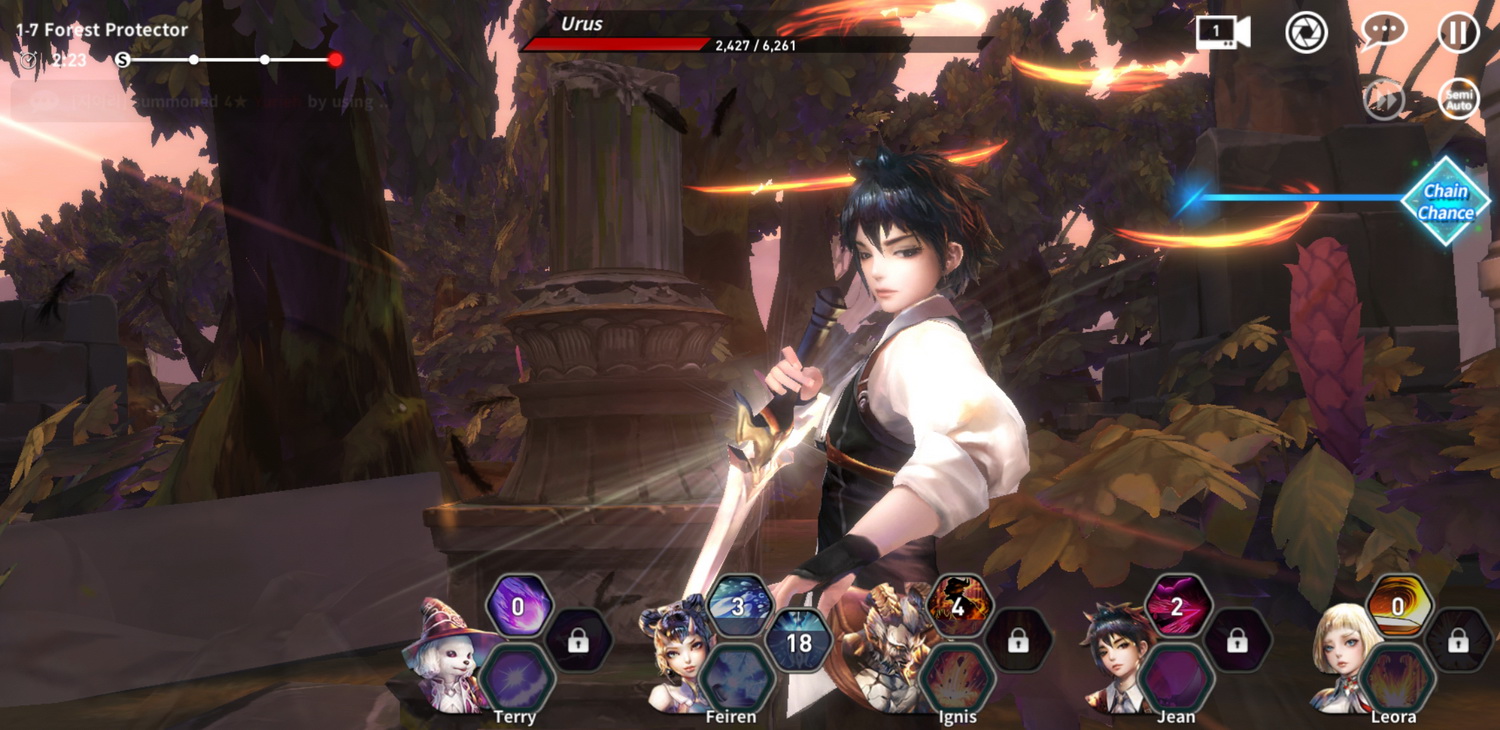
Task: Toggle the battle speed fast-forward button
Action: [x=1385, y=100]
